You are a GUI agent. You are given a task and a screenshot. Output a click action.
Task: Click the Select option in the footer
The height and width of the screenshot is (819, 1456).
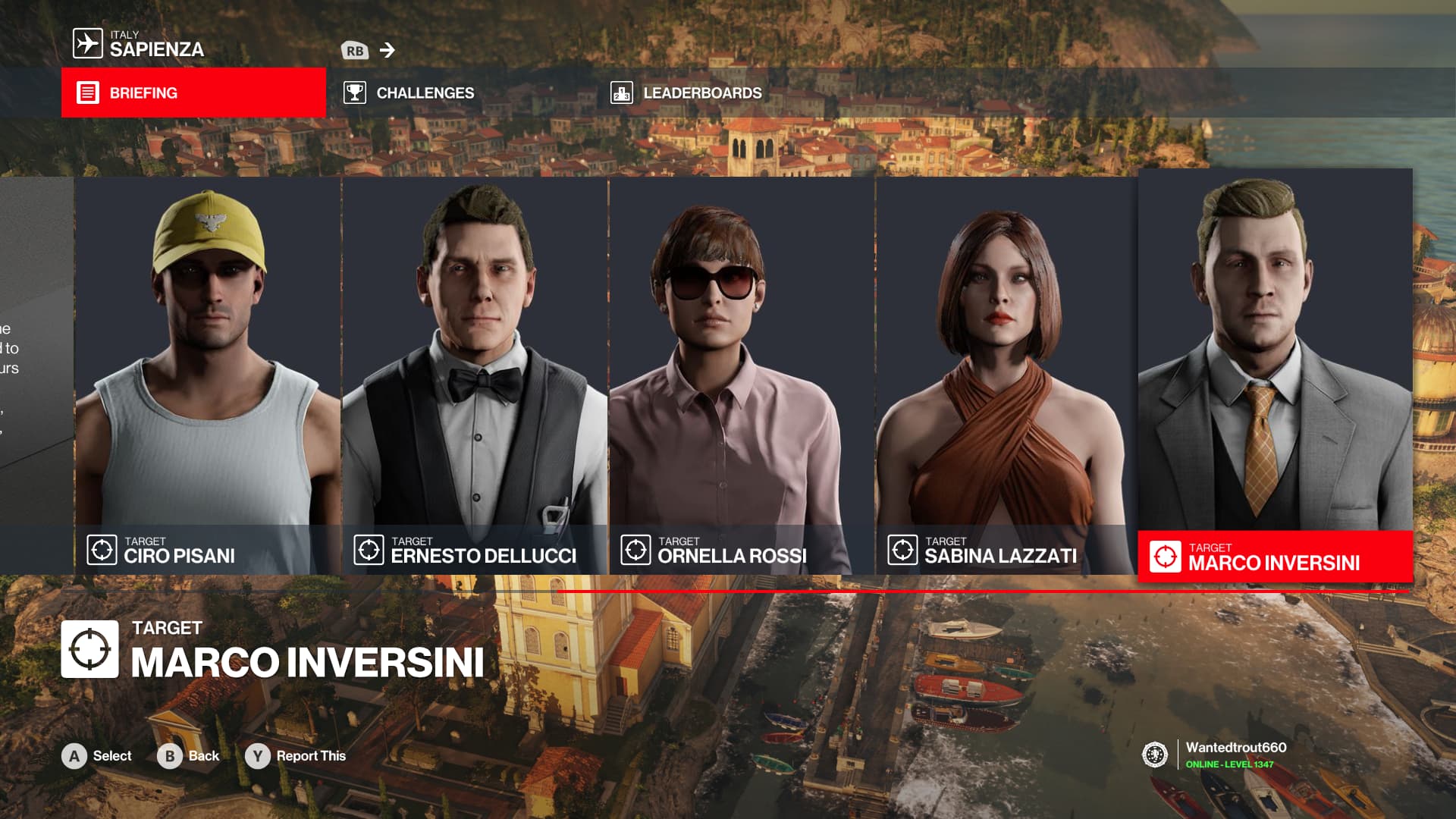pos(97,756)
